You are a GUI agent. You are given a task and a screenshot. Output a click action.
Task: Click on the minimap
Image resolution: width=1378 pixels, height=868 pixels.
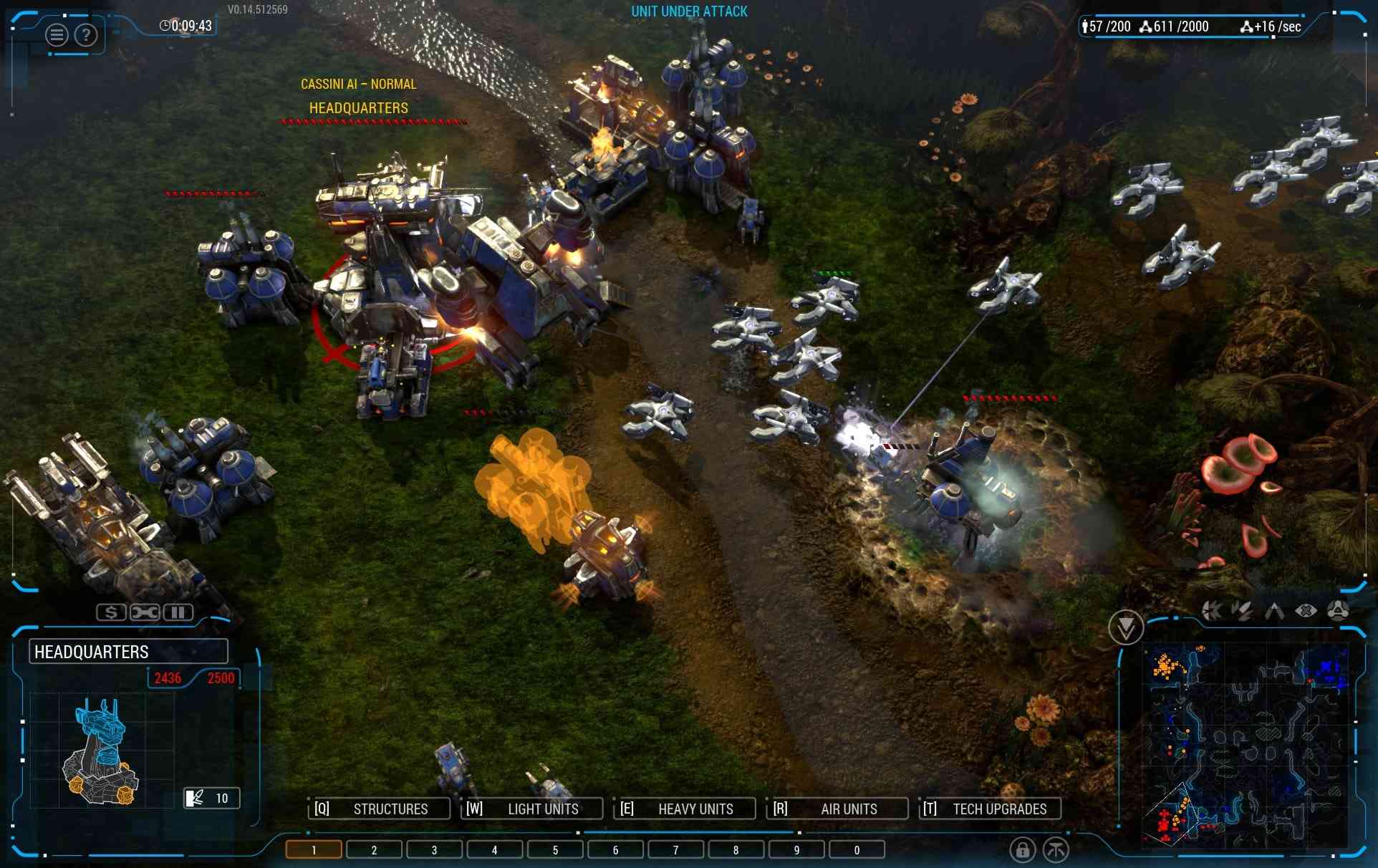click(1245, 745)
